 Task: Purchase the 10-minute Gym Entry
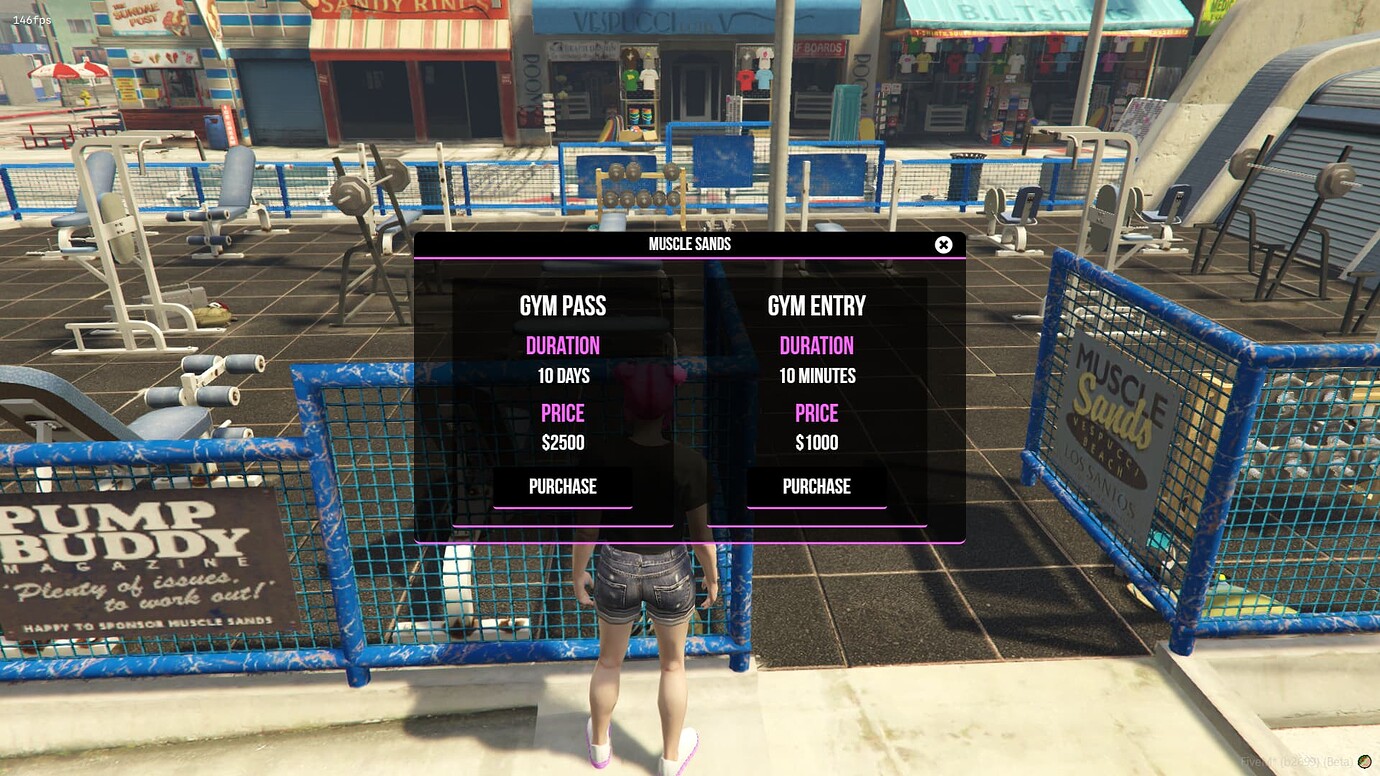point(816,487)
